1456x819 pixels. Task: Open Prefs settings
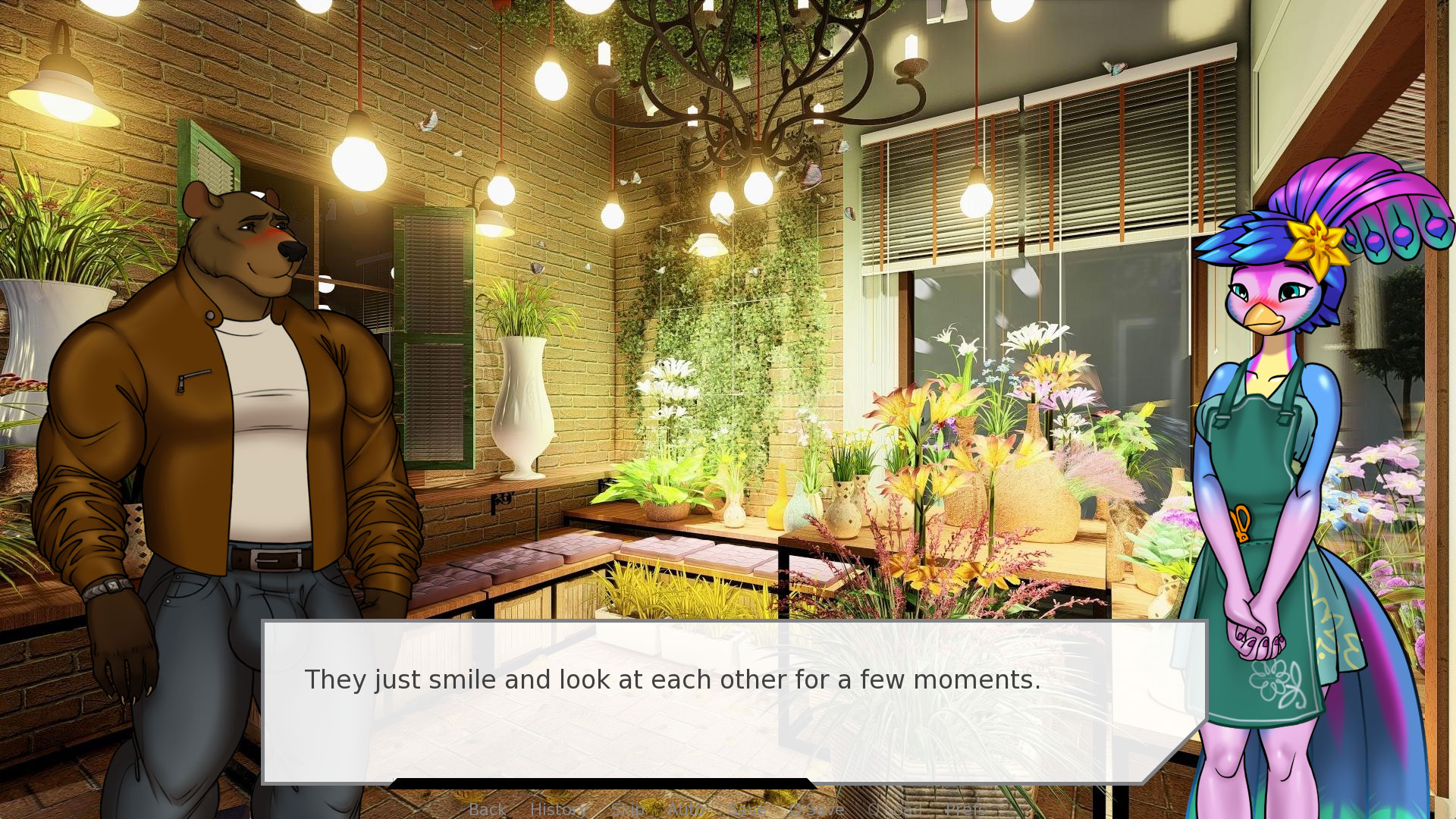[965, 809]
